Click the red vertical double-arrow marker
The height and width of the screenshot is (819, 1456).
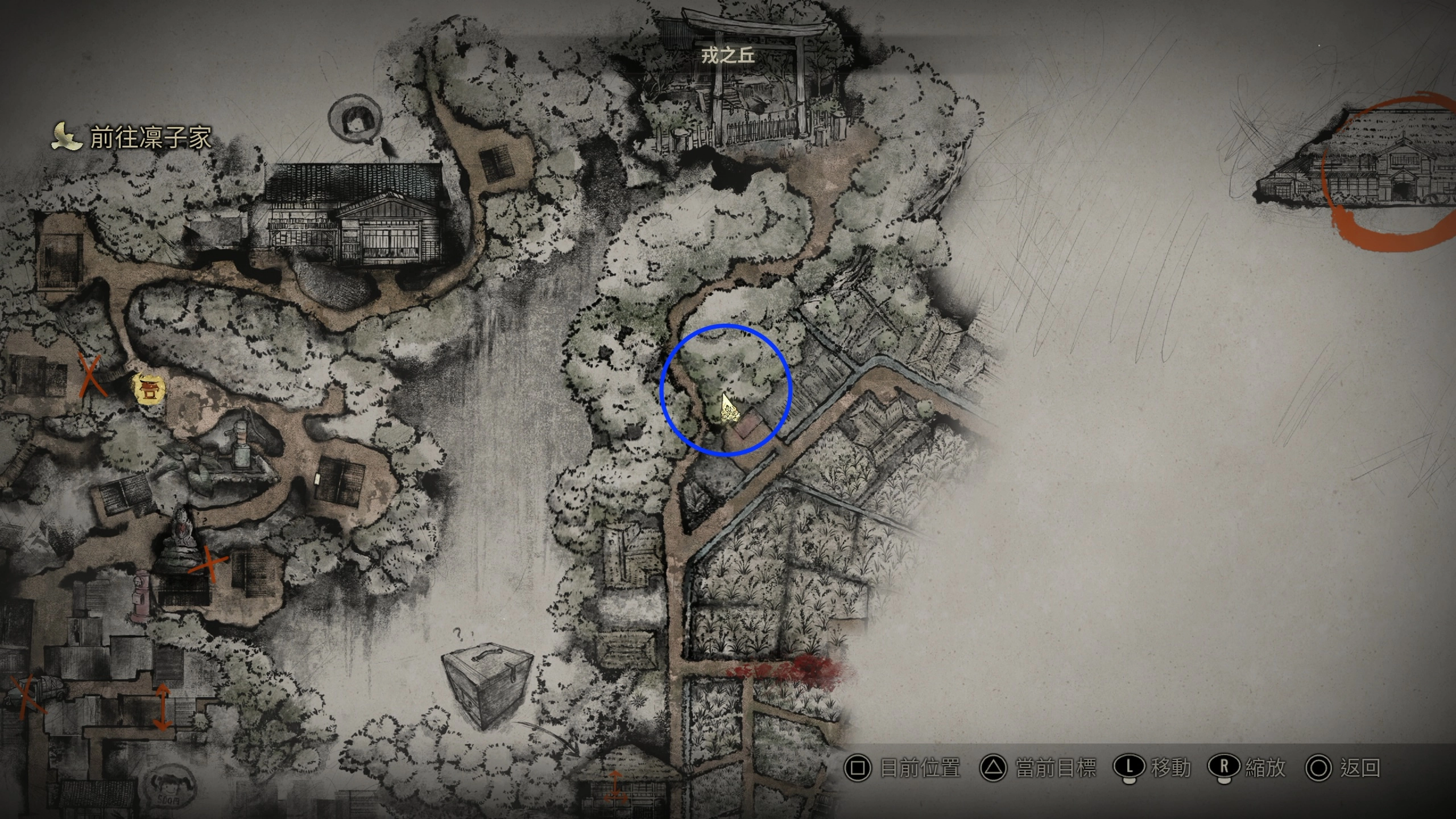tap(162, 707)
